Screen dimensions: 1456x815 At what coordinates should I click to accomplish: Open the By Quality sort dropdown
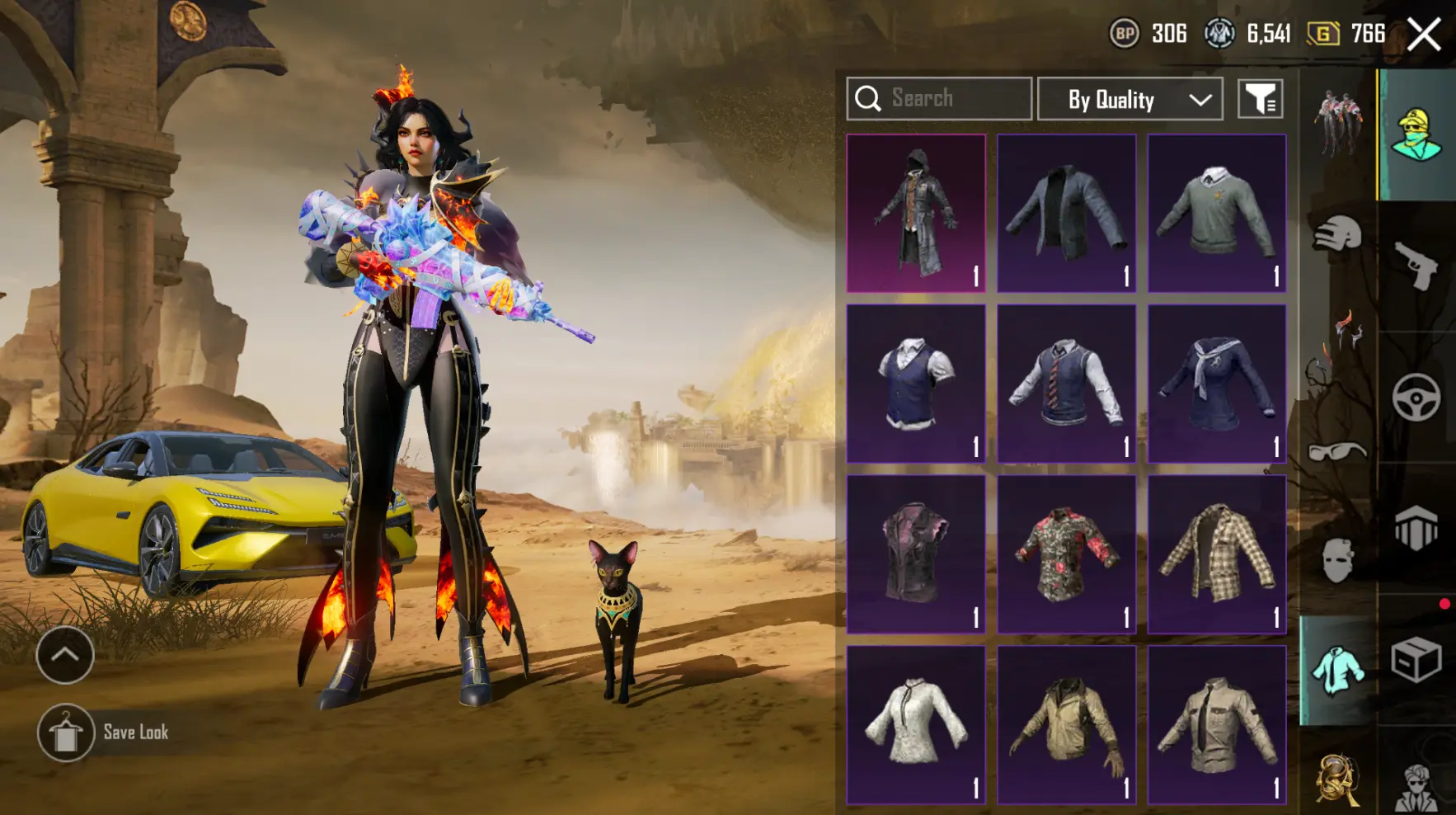pos(1130,100)
